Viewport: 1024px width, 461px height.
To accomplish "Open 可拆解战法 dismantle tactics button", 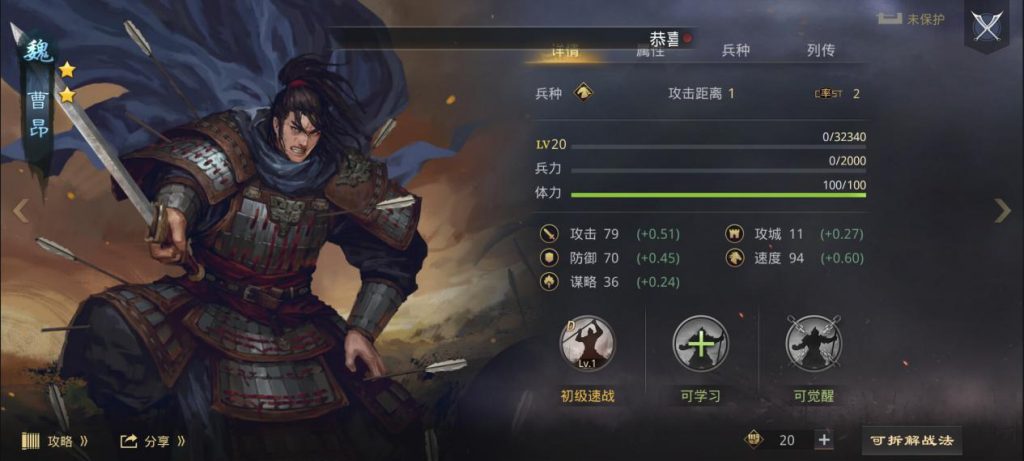I will tap(911, 440).
